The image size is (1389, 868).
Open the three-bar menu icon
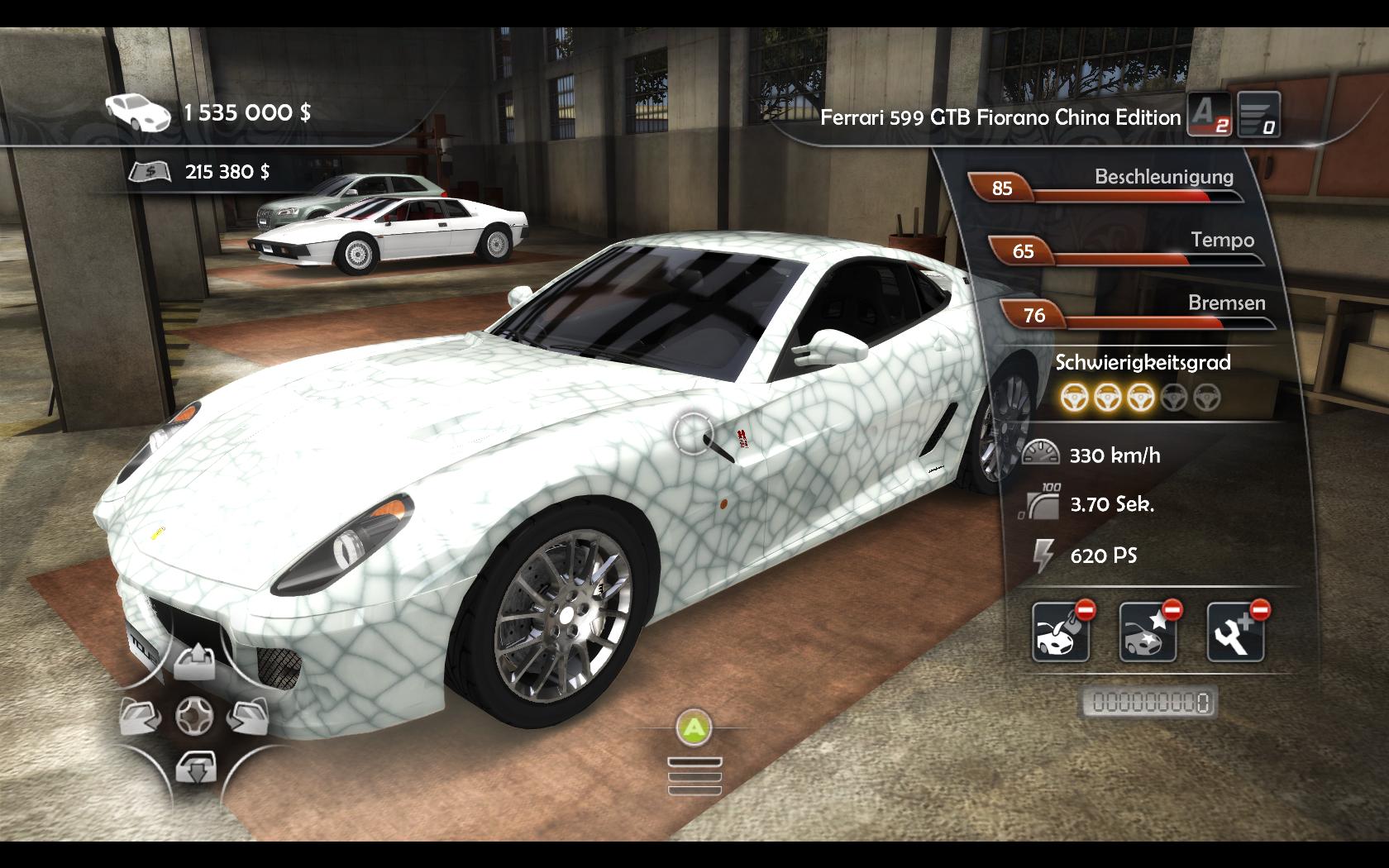(694, 776)
